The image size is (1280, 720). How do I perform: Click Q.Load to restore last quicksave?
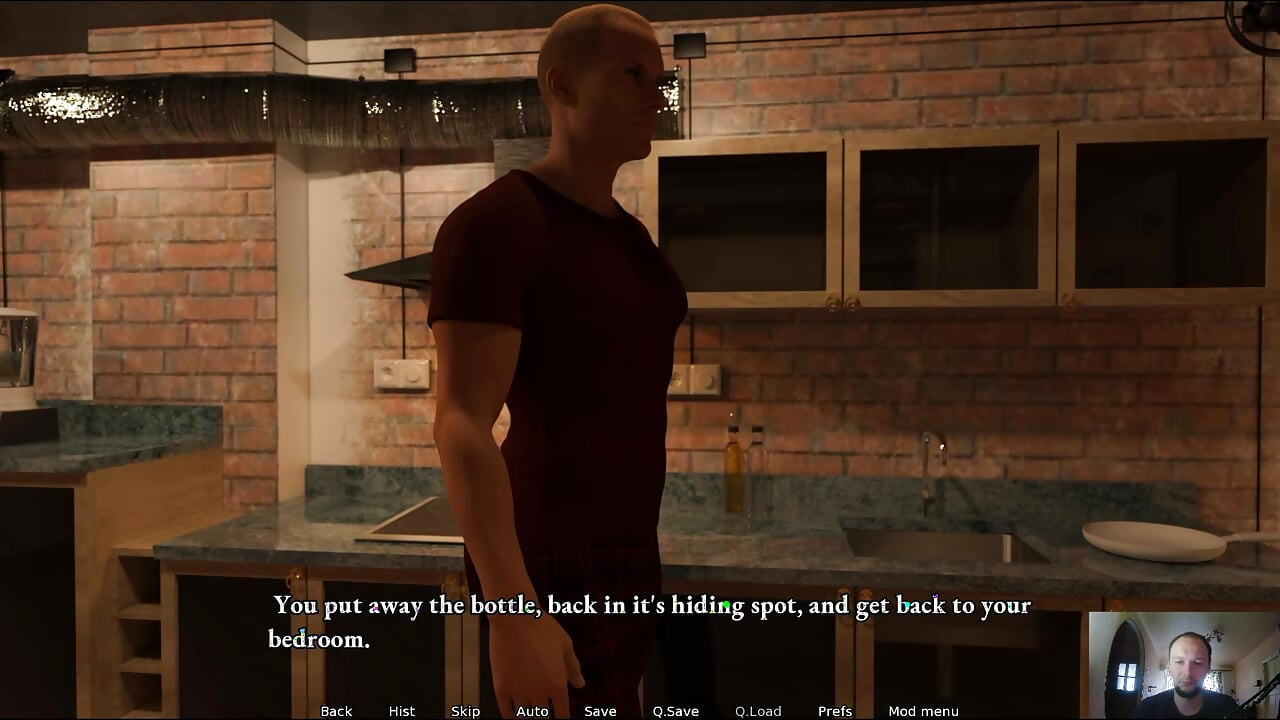click(x=758, y=710)
